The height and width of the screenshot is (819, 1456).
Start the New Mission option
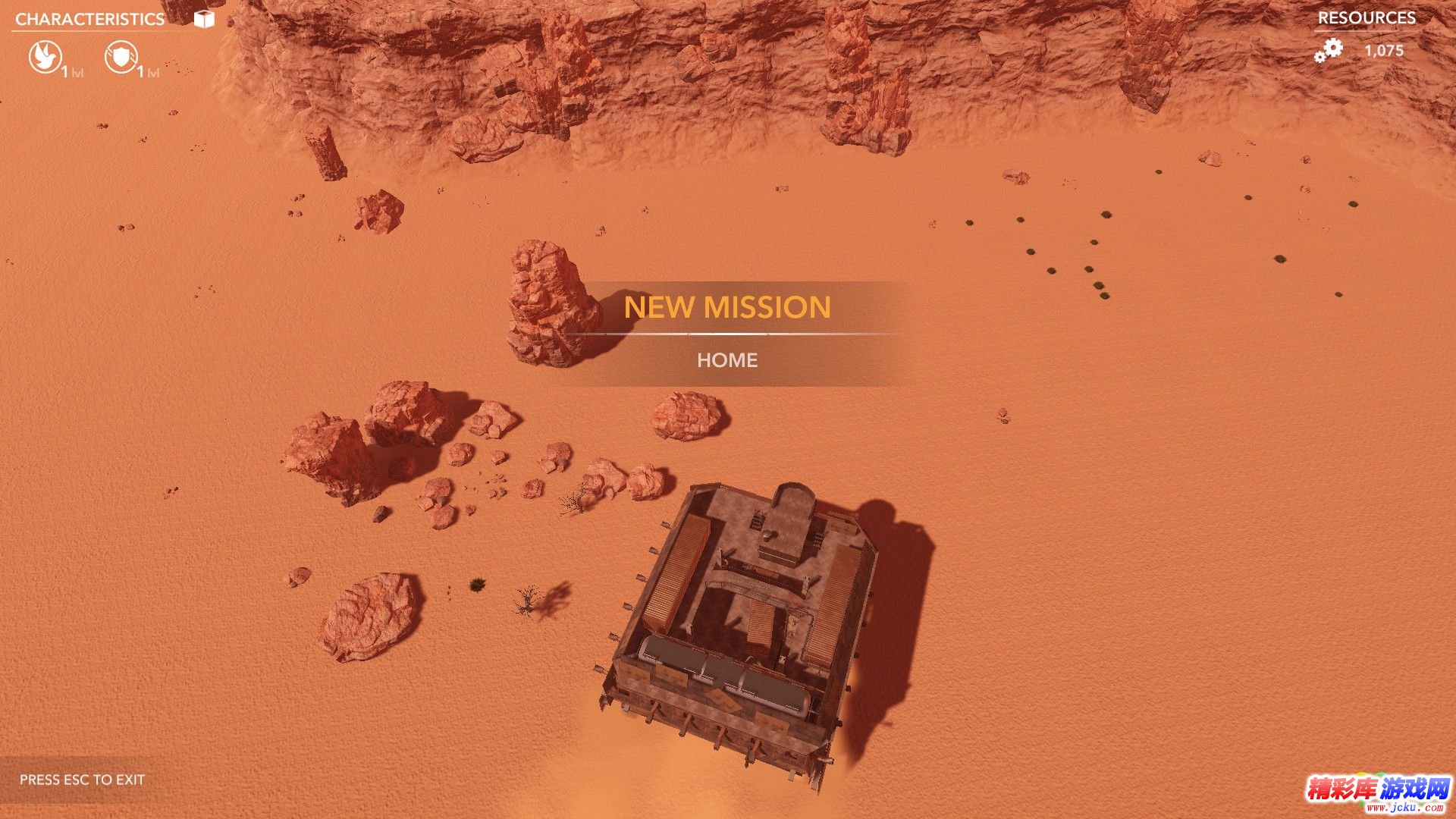click(x=726, y=307)
